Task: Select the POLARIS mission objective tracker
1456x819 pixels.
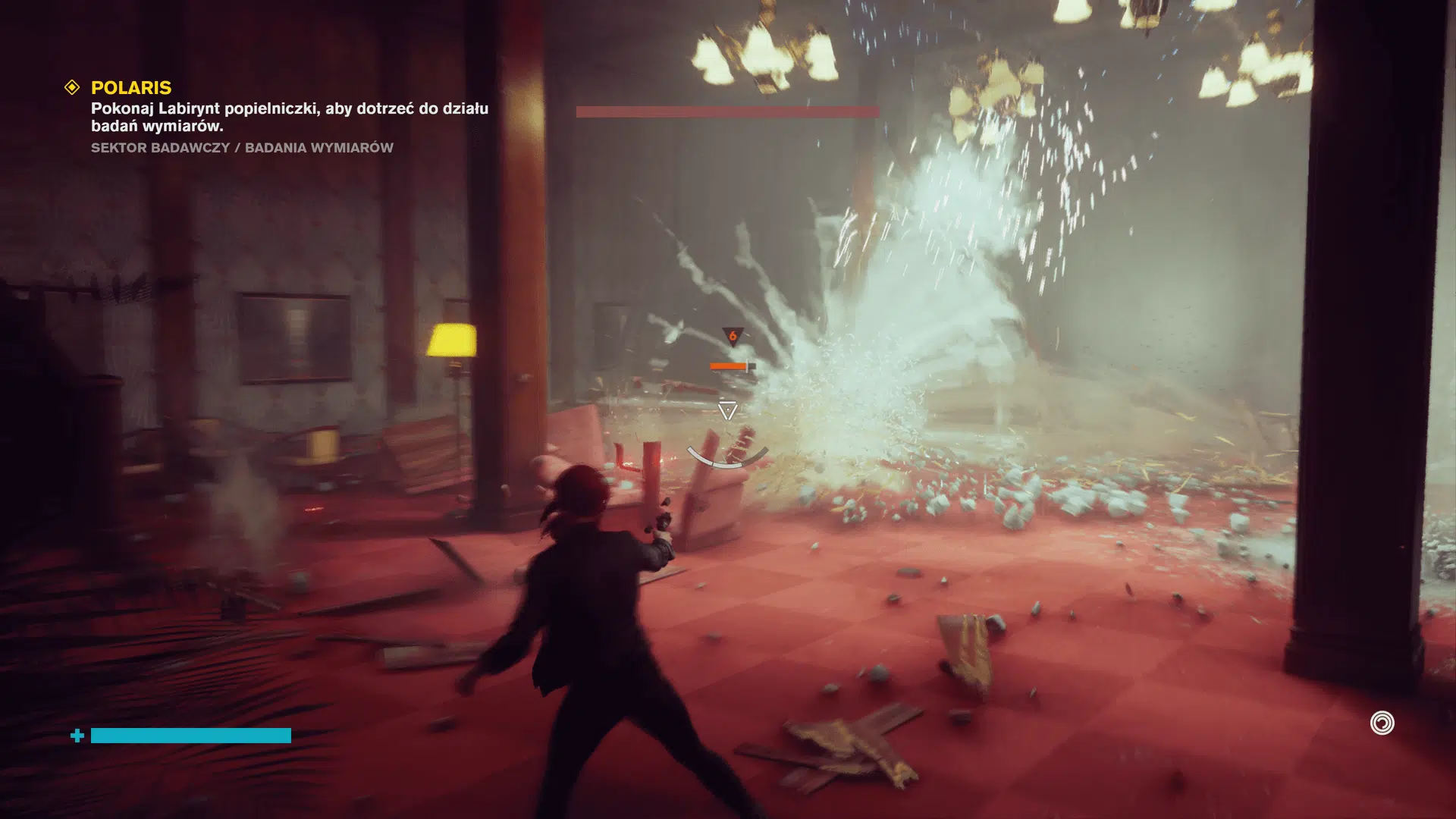Action: click(x=131, y=88)
